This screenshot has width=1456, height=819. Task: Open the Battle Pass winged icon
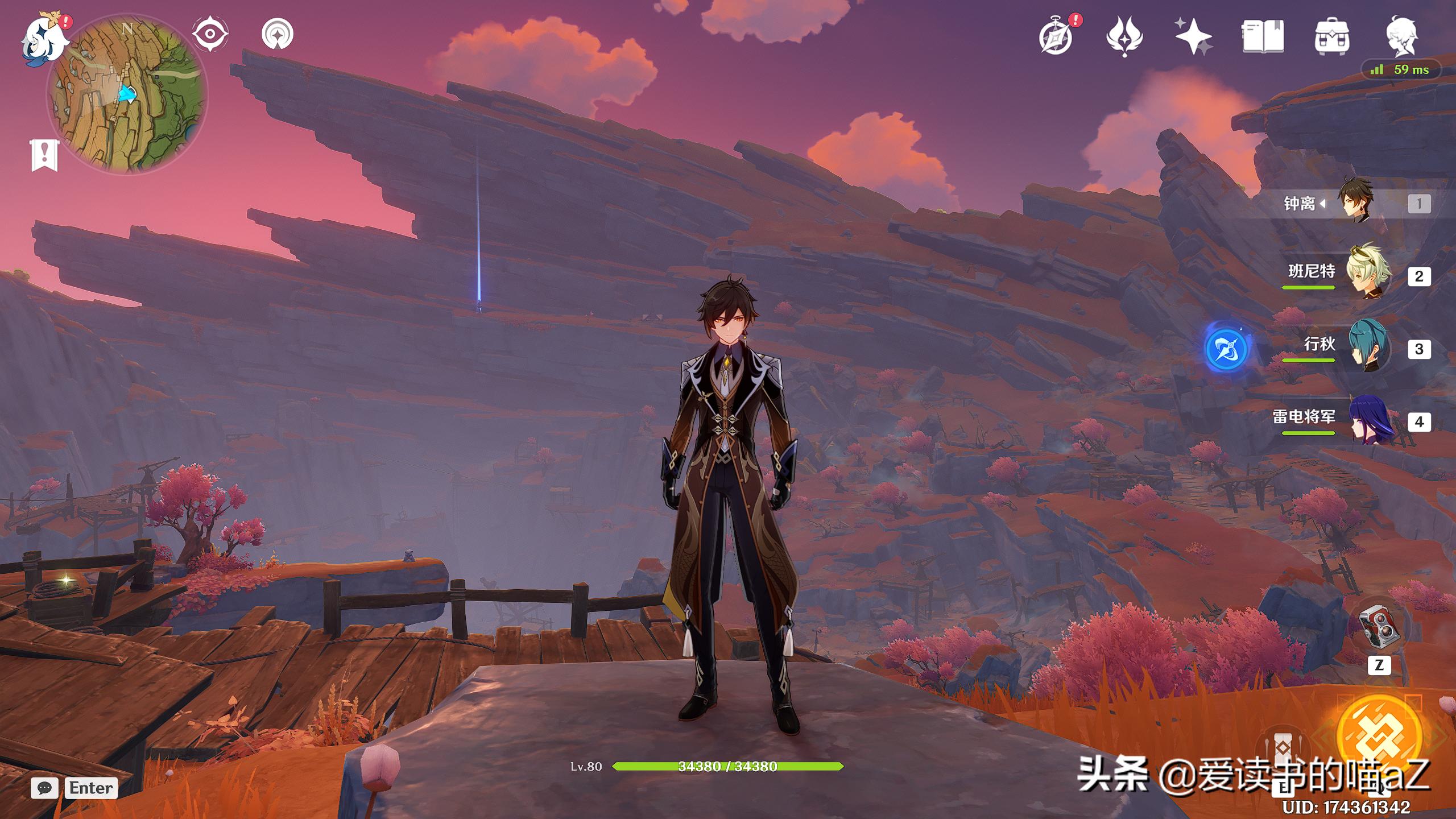point(1124,36)
